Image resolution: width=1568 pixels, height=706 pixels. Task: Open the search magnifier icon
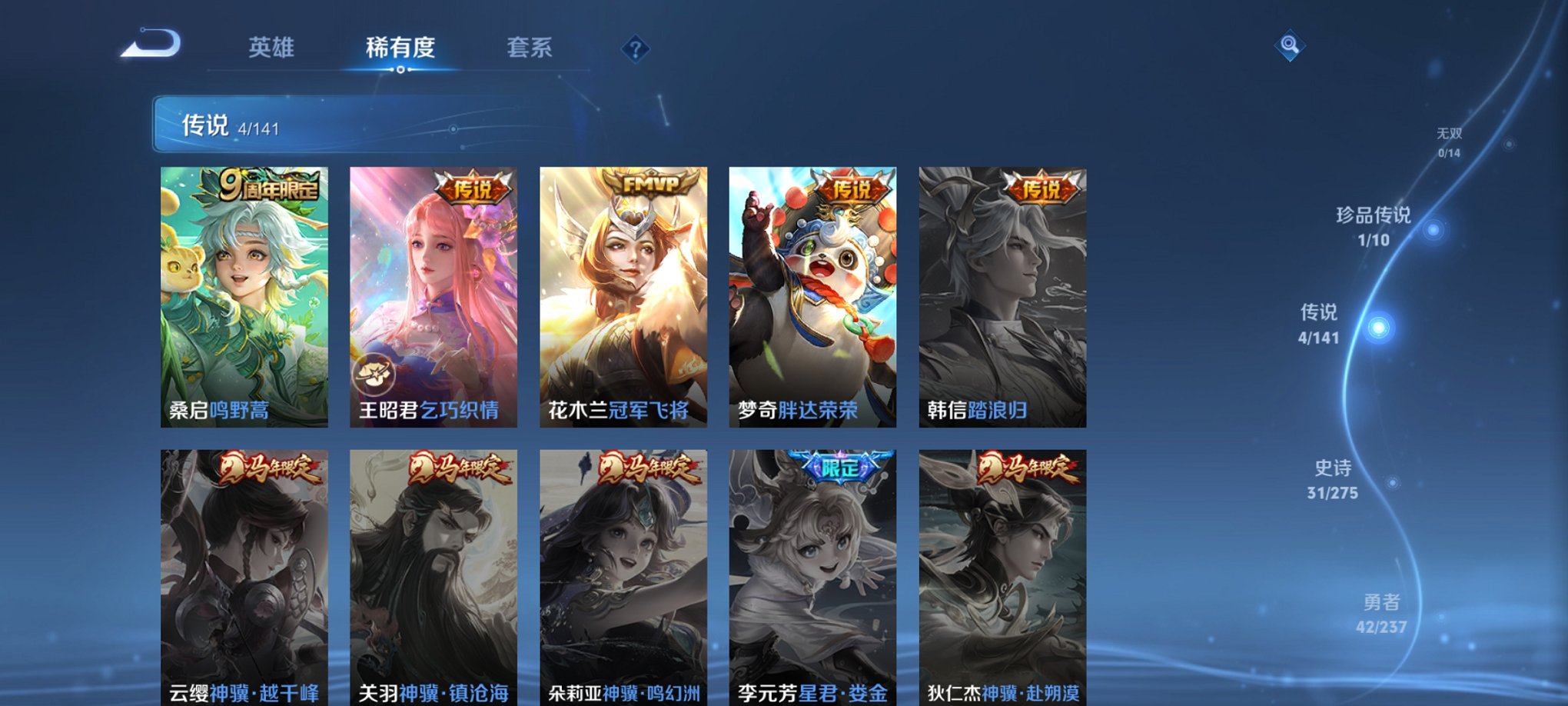(x=1291, y=44)
